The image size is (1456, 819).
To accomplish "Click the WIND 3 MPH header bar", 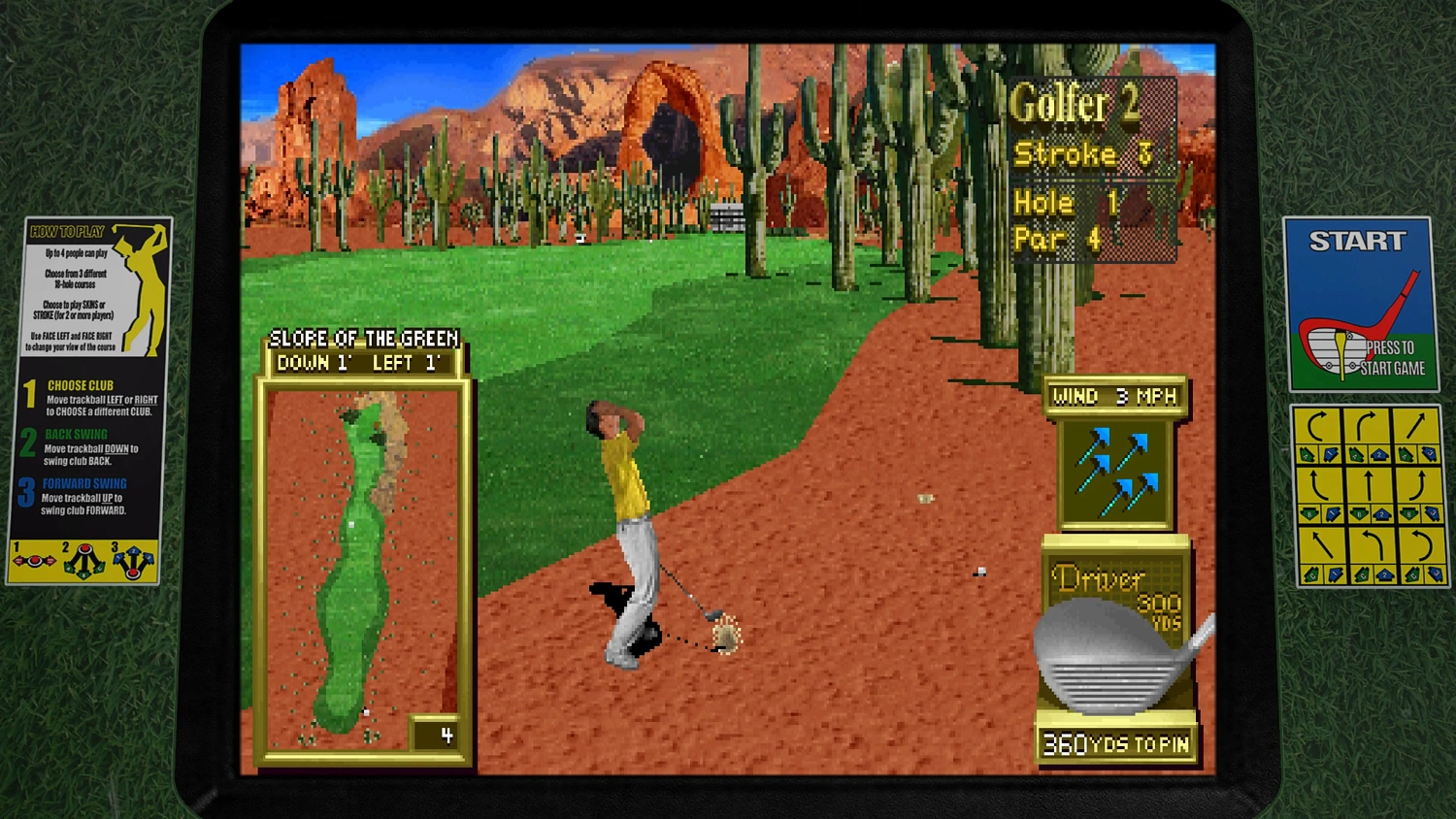I will 1112,395.
